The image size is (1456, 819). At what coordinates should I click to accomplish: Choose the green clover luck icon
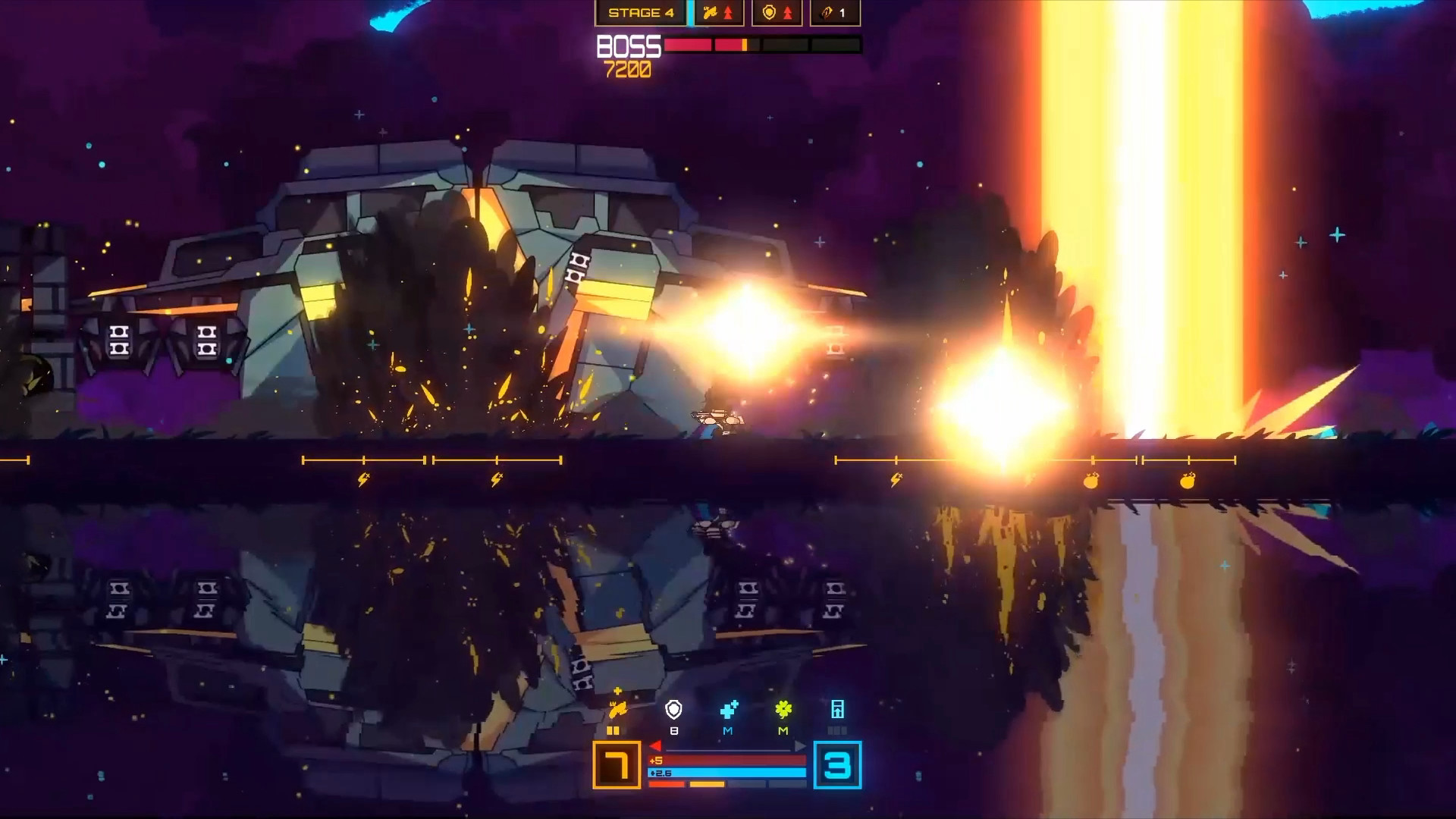783,710
